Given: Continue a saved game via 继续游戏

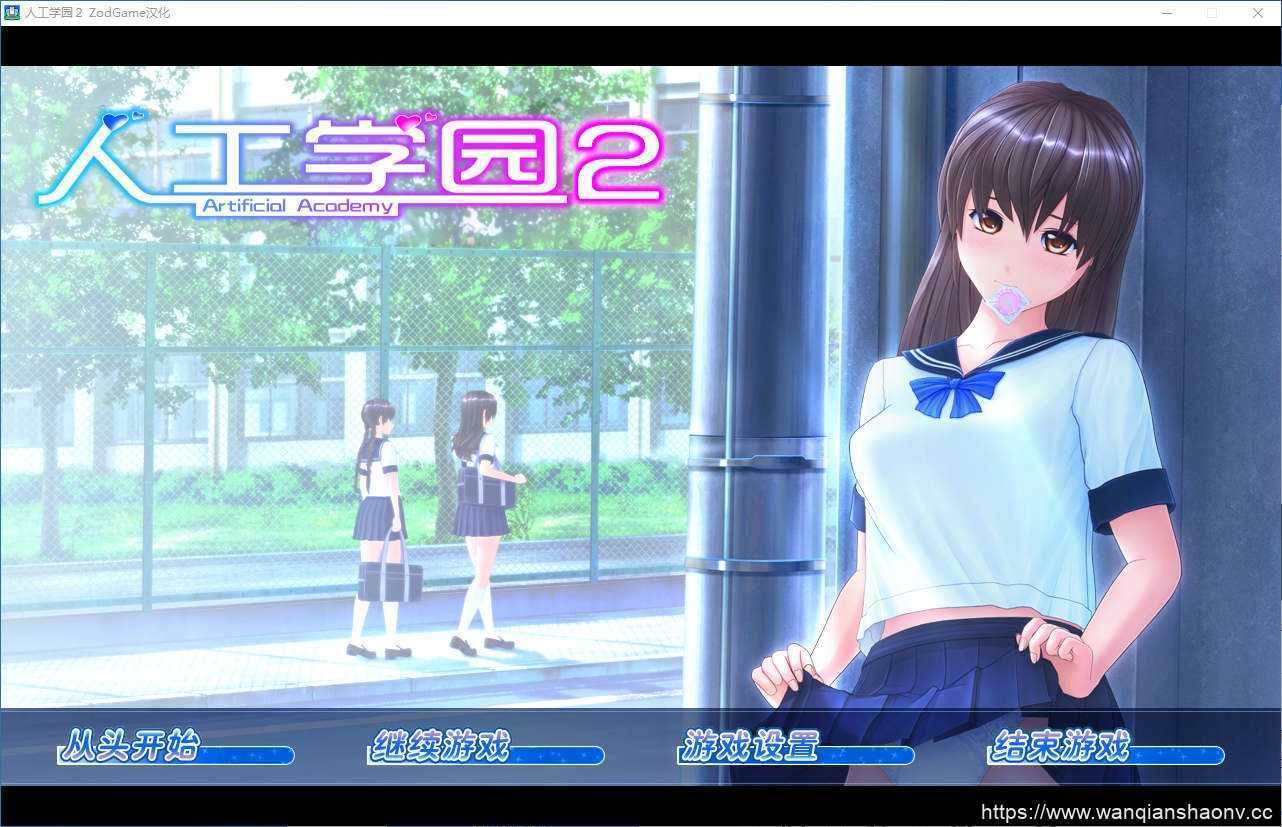Looking at the screenshot, I should click(x=443, y=748).
